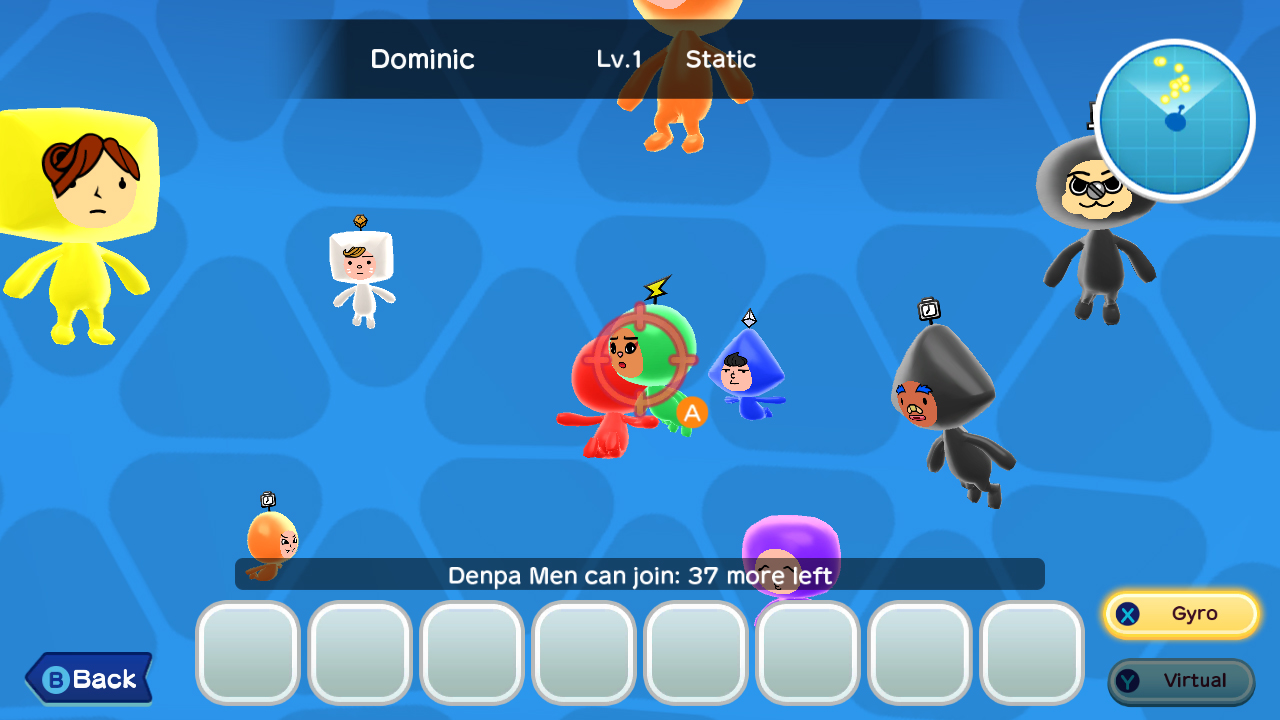
Task: Select the last empty party slot
Action: pos(1031,651)
